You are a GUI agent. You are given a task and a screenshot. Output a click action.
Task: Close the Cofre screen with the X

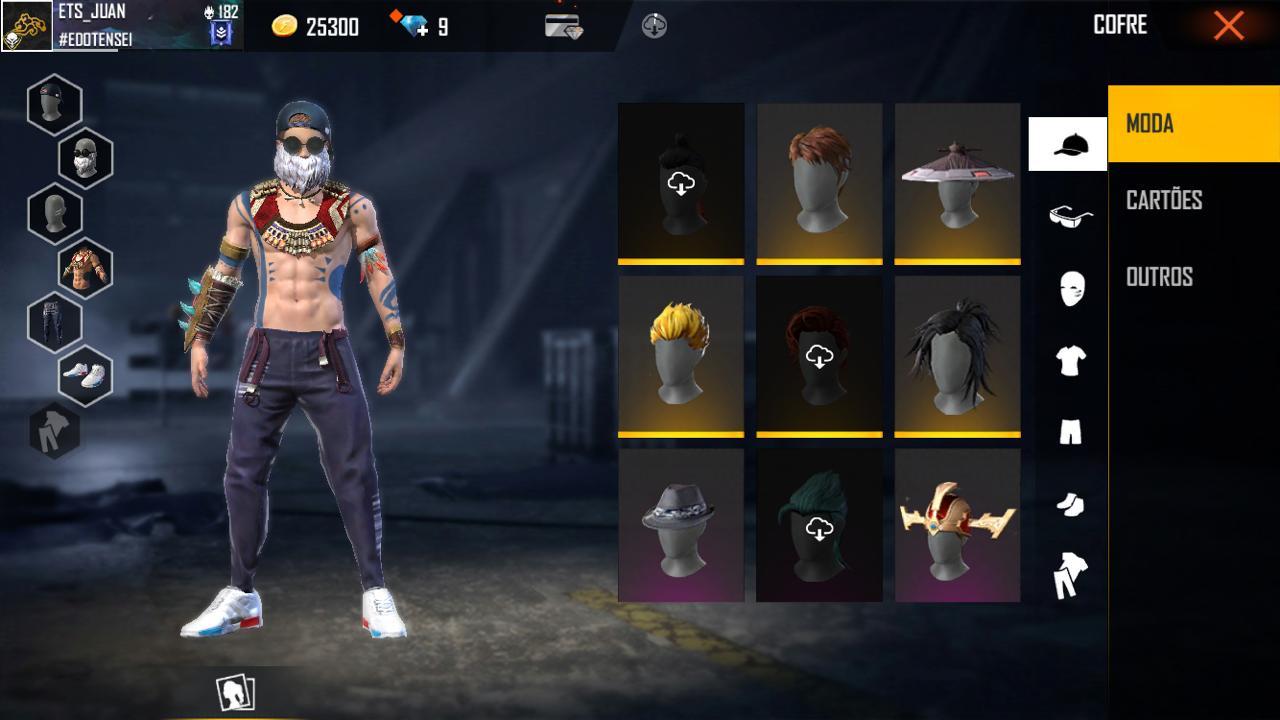(x=1228, y=26)
